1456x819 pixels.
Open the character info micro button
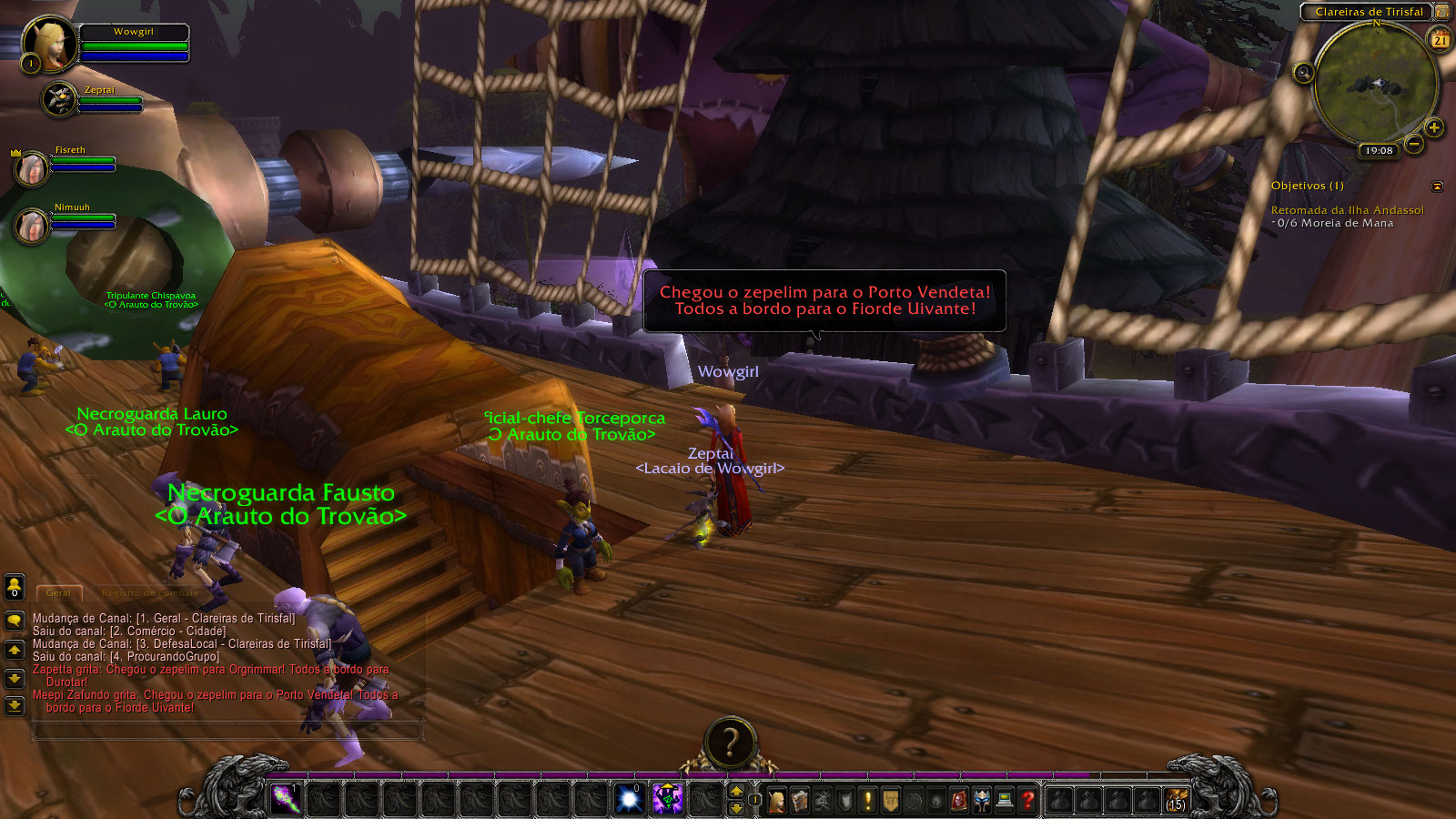pyautogui.click(x=777, y=801)
